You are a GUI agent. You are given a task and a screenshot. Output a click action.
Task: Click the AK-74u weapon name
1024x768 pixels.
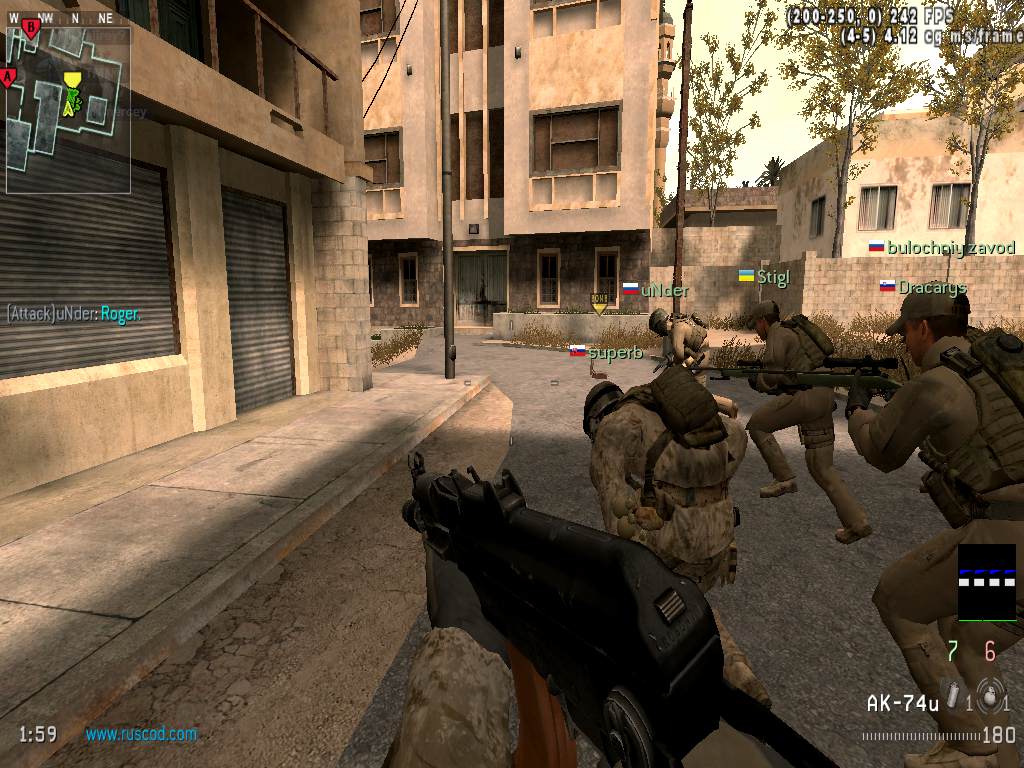click(902, 704)
